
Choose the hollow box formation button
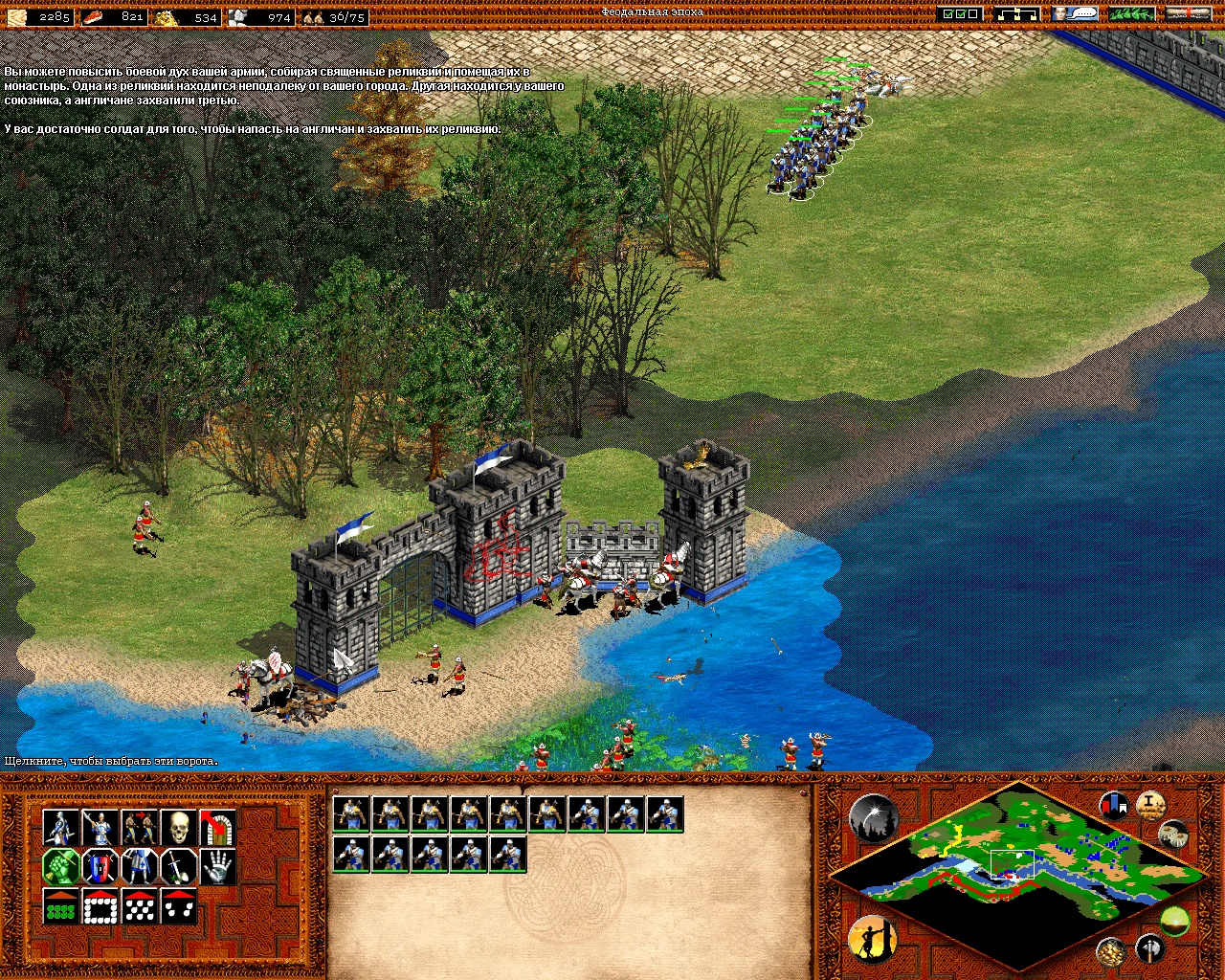[x=100, y=906]
